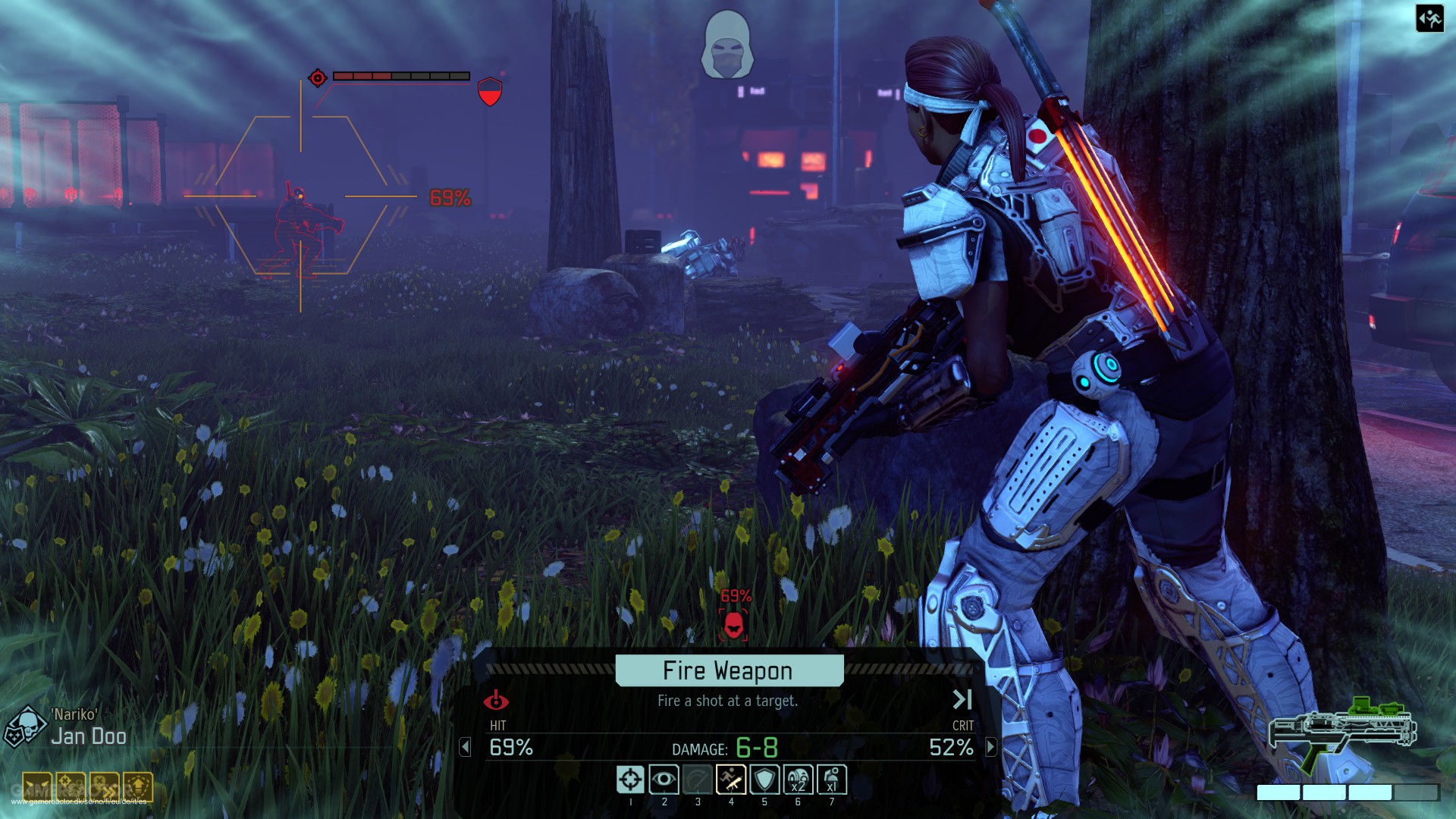Select the Fire Weapon targeting ability in slot 1
The image size is (1456, 819).
click(630, 777)
